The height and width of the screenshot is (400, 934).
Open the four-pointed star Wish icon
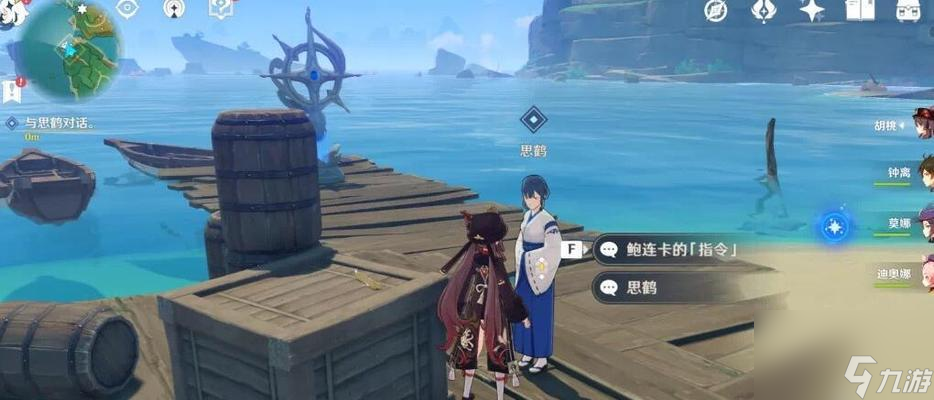(811, 11)
